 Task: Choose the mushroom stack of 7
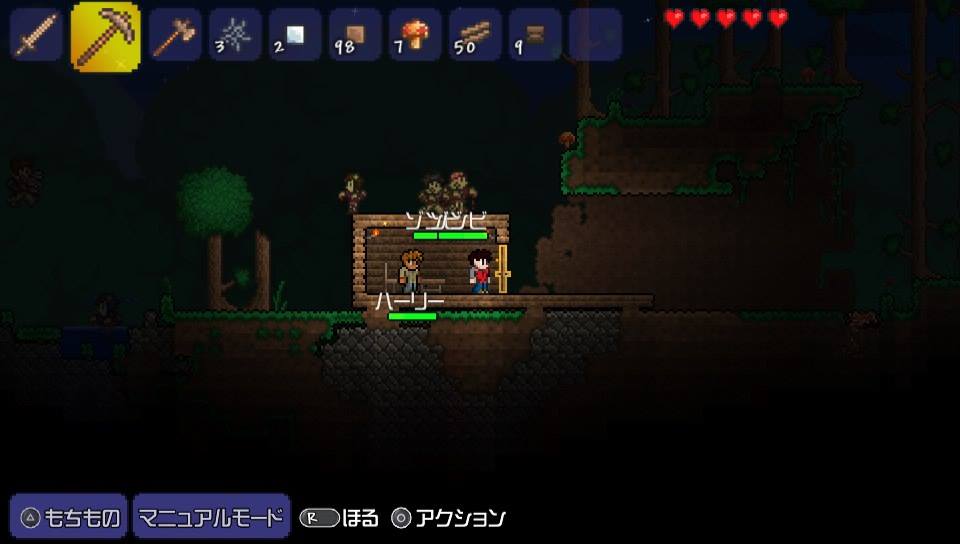pos(415,35)
